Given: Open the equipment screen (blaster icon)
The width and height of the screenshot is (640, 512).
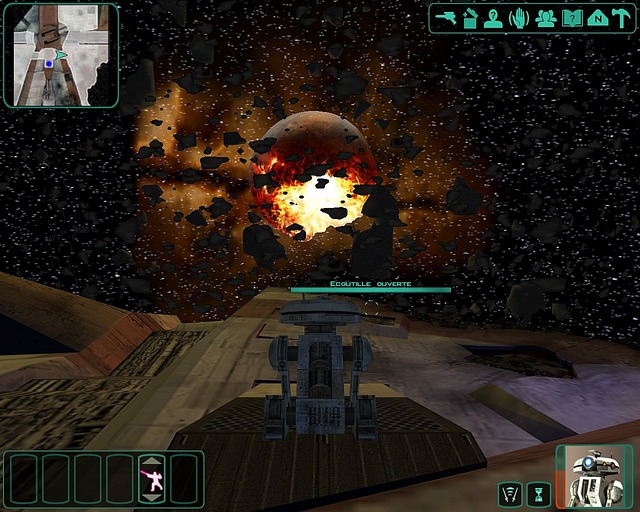Looking at the screenshot, I should coord(447,18).
